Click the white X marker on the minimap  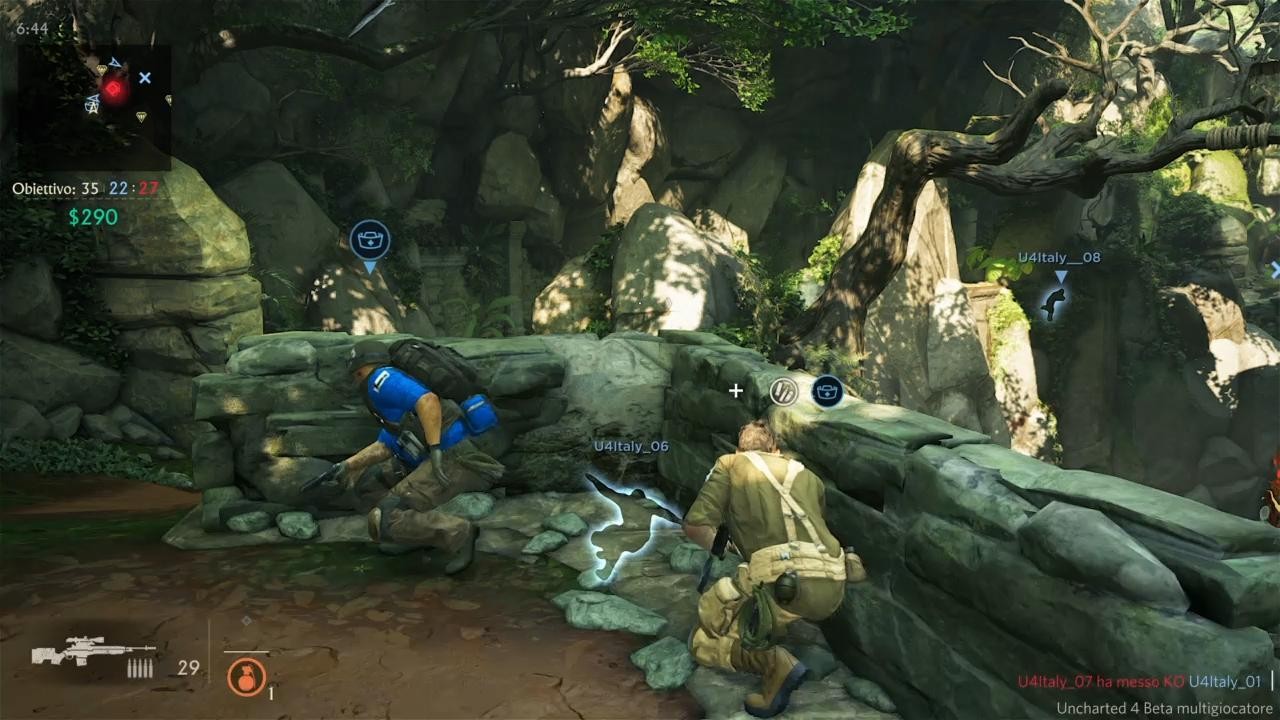coord(145,77)
